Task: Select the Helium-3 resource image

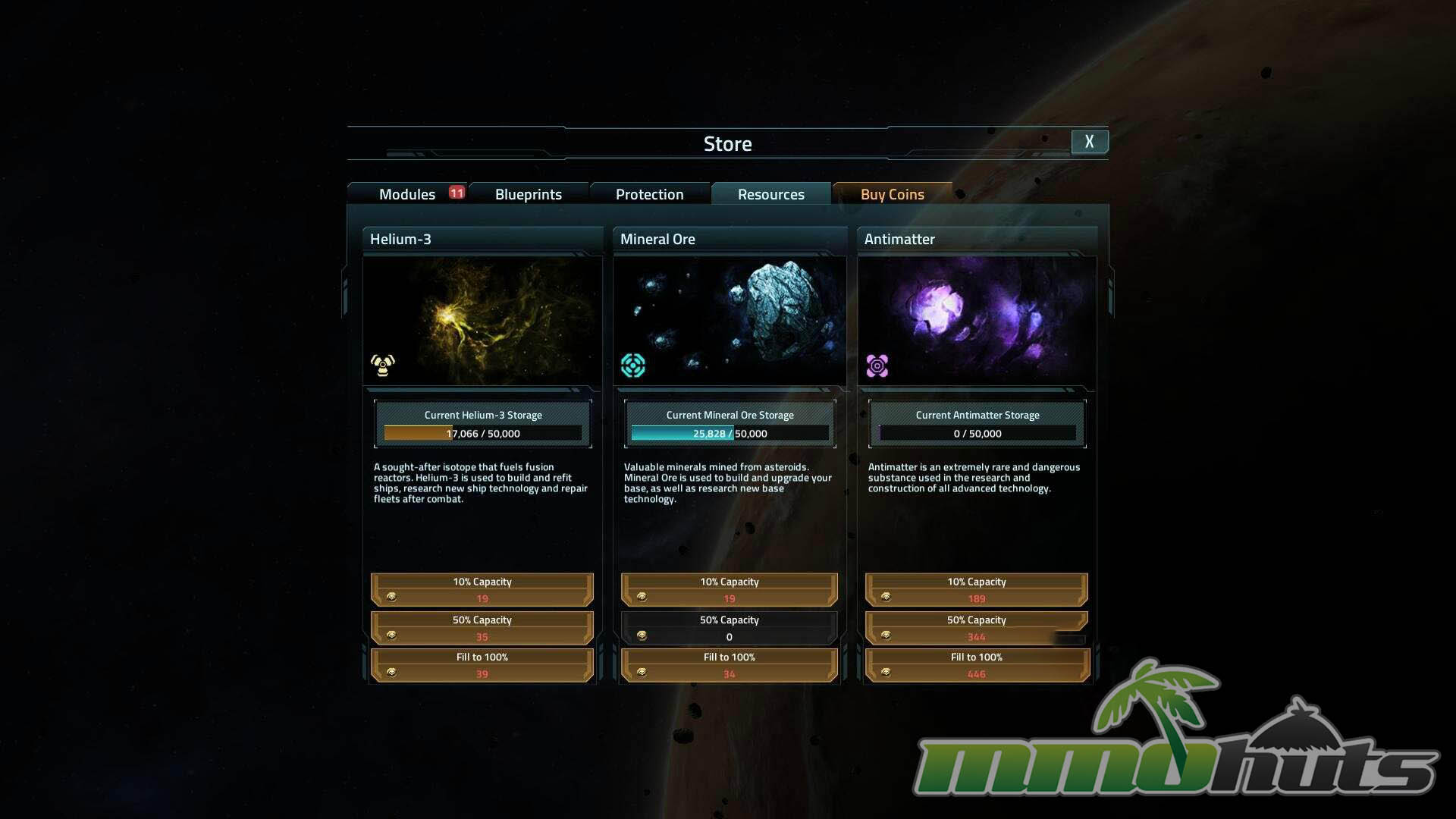Action: [x=482, y=320]
